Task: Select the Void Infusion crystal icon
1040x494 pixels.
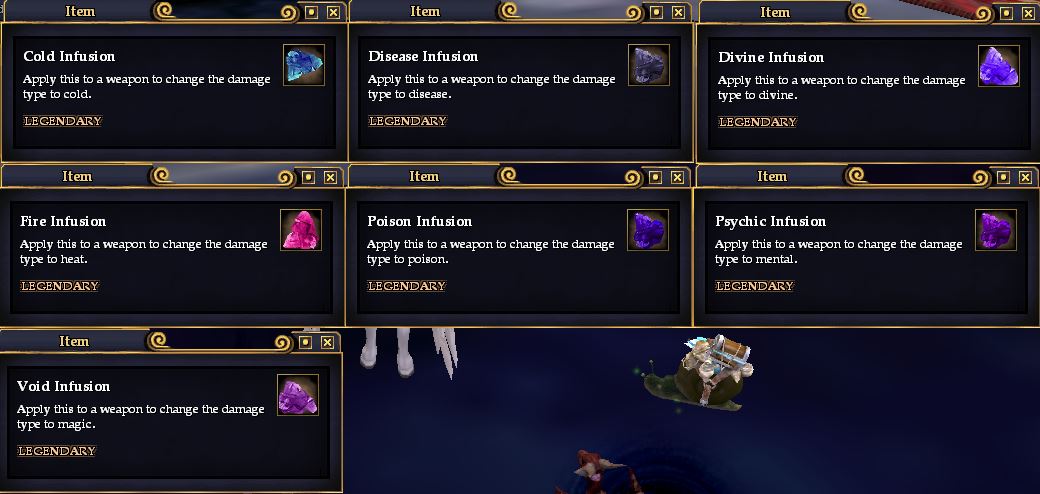Action: (x=297, y=395)
